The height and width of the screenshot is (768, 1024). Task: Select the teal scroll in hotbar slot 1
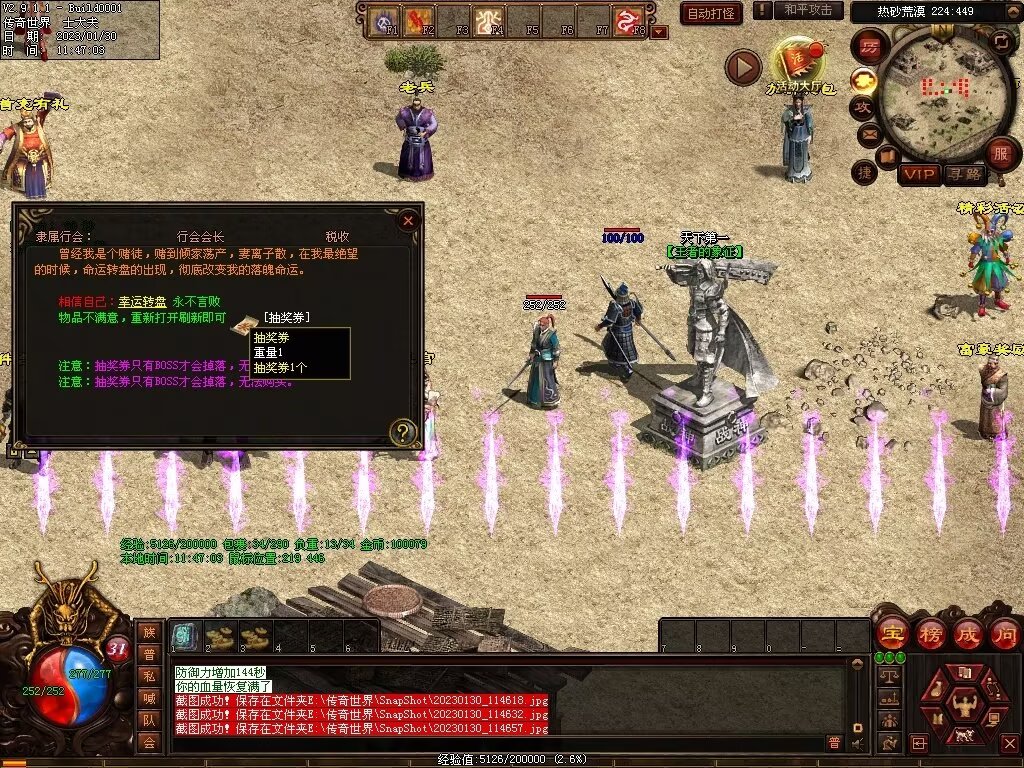[184, 635]
